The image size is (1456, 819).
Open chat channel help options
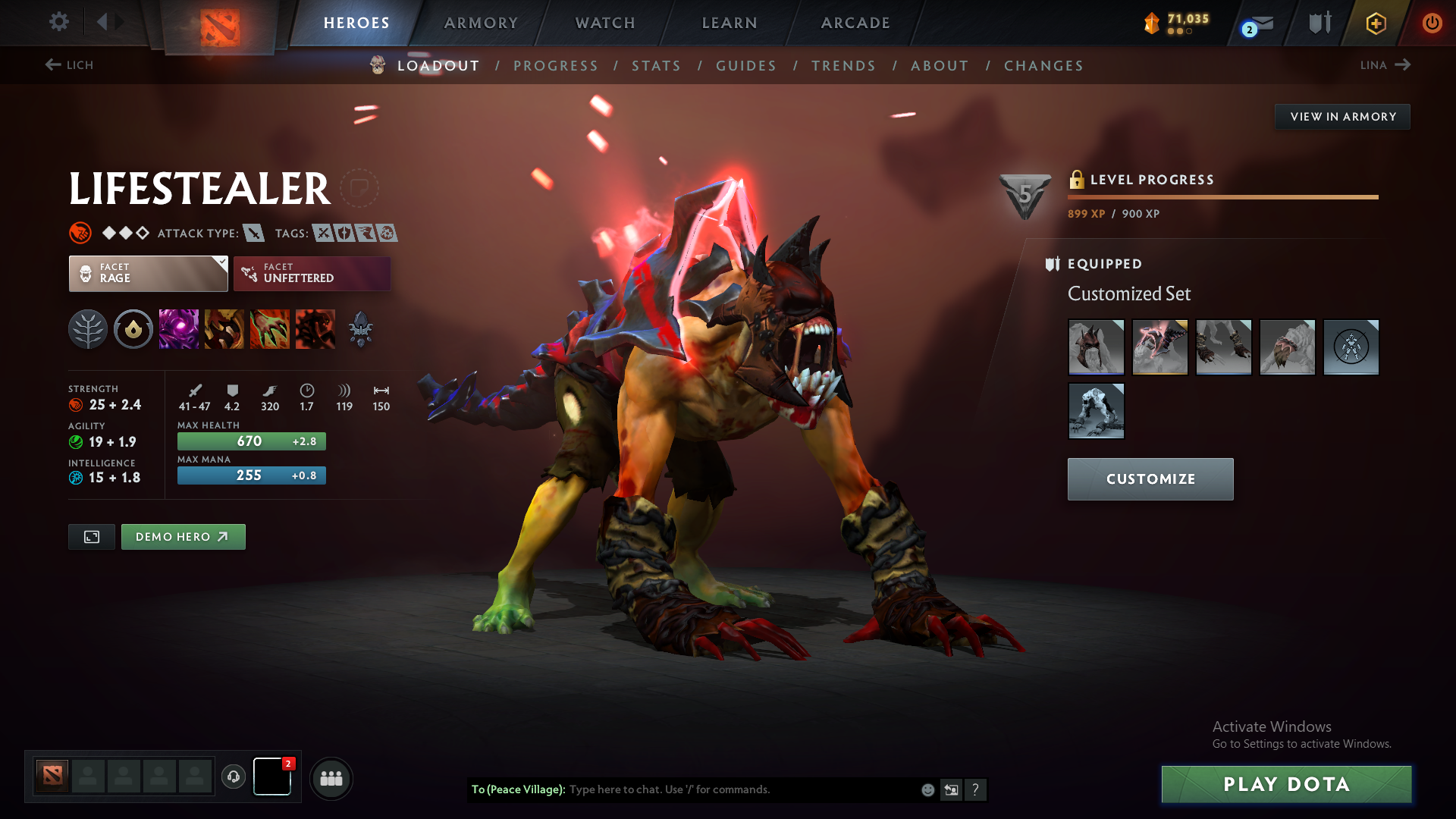(x=977, y=790)
